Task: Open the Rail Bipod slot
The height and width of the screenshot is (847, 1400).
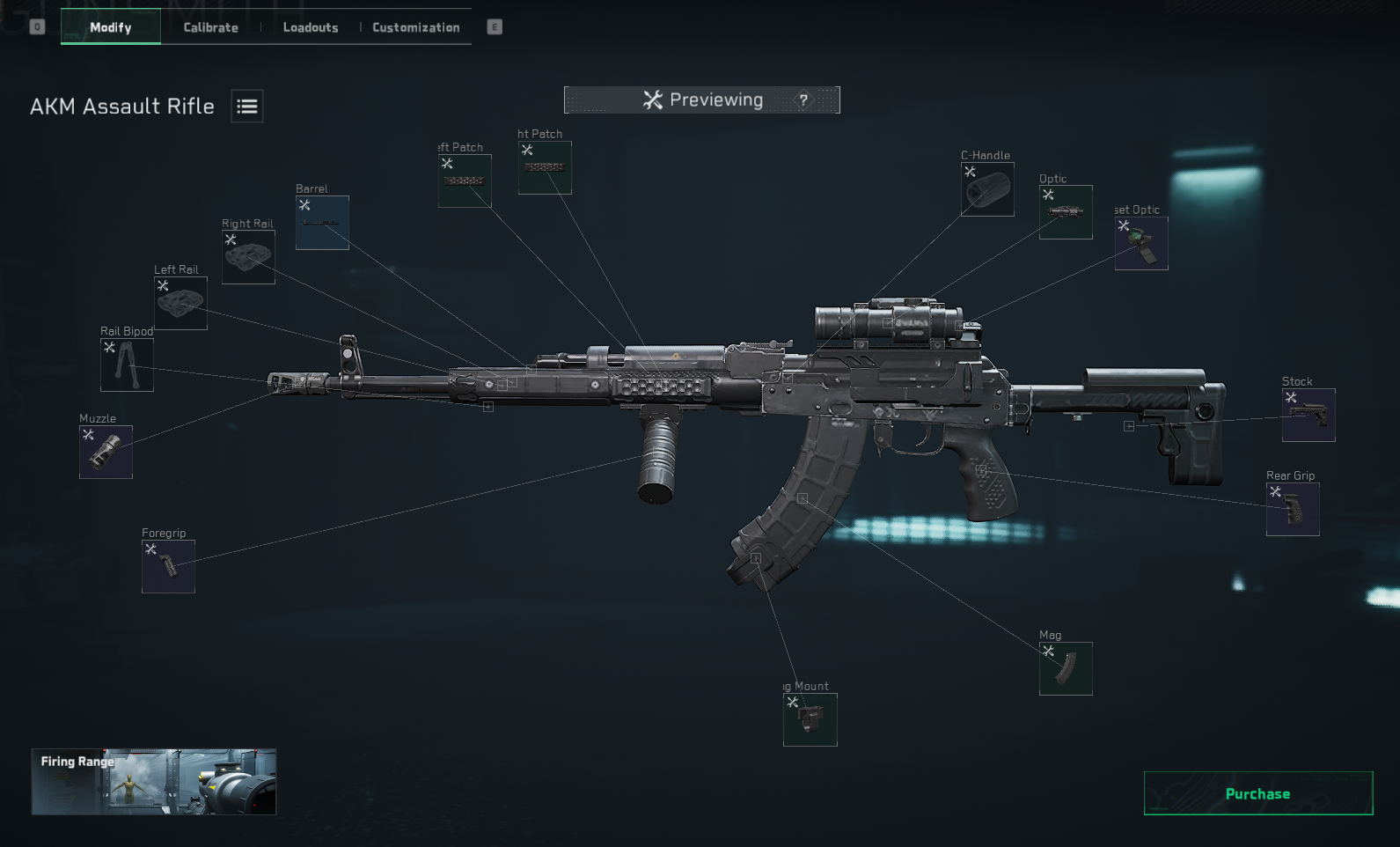Action: tap(128, 365)
